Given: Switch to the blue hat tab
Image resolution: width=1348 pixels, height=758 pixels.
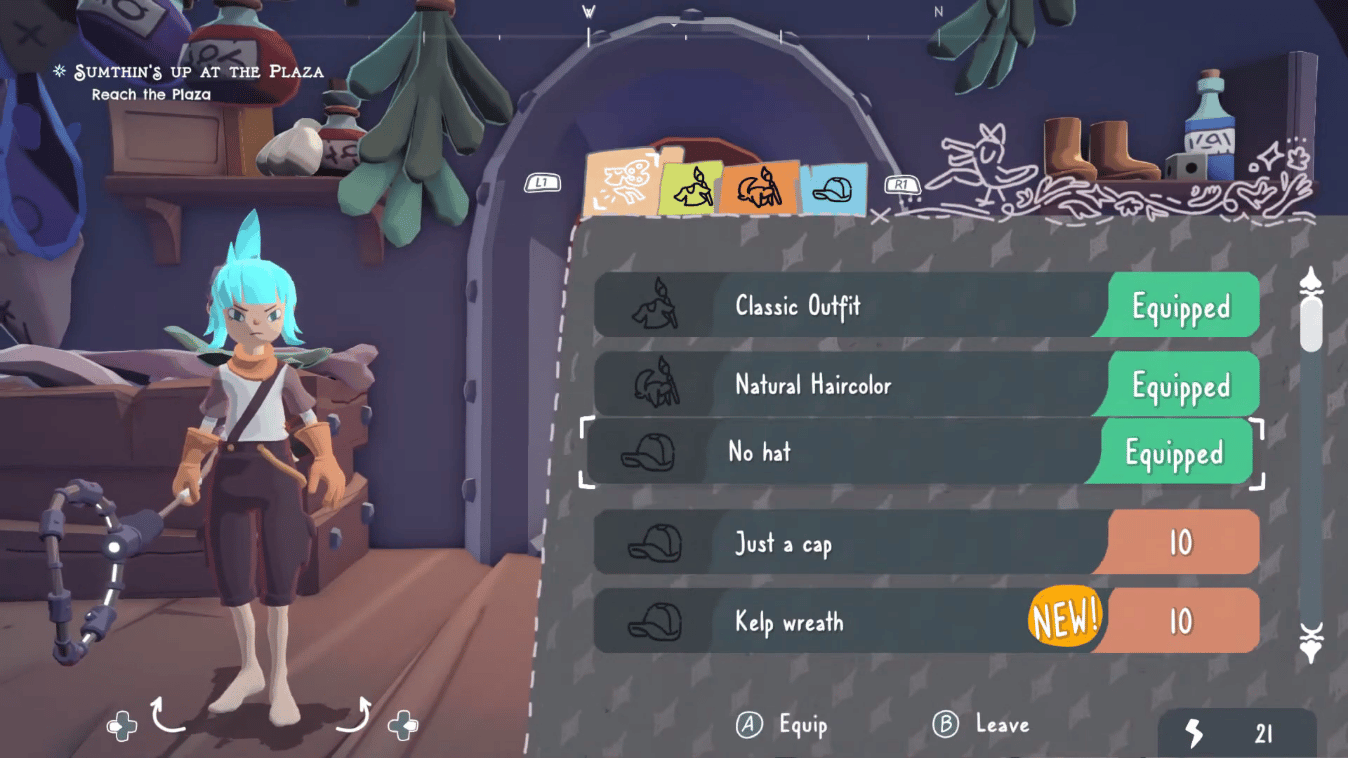Looking at the screenshot, I should pos(833,189).
